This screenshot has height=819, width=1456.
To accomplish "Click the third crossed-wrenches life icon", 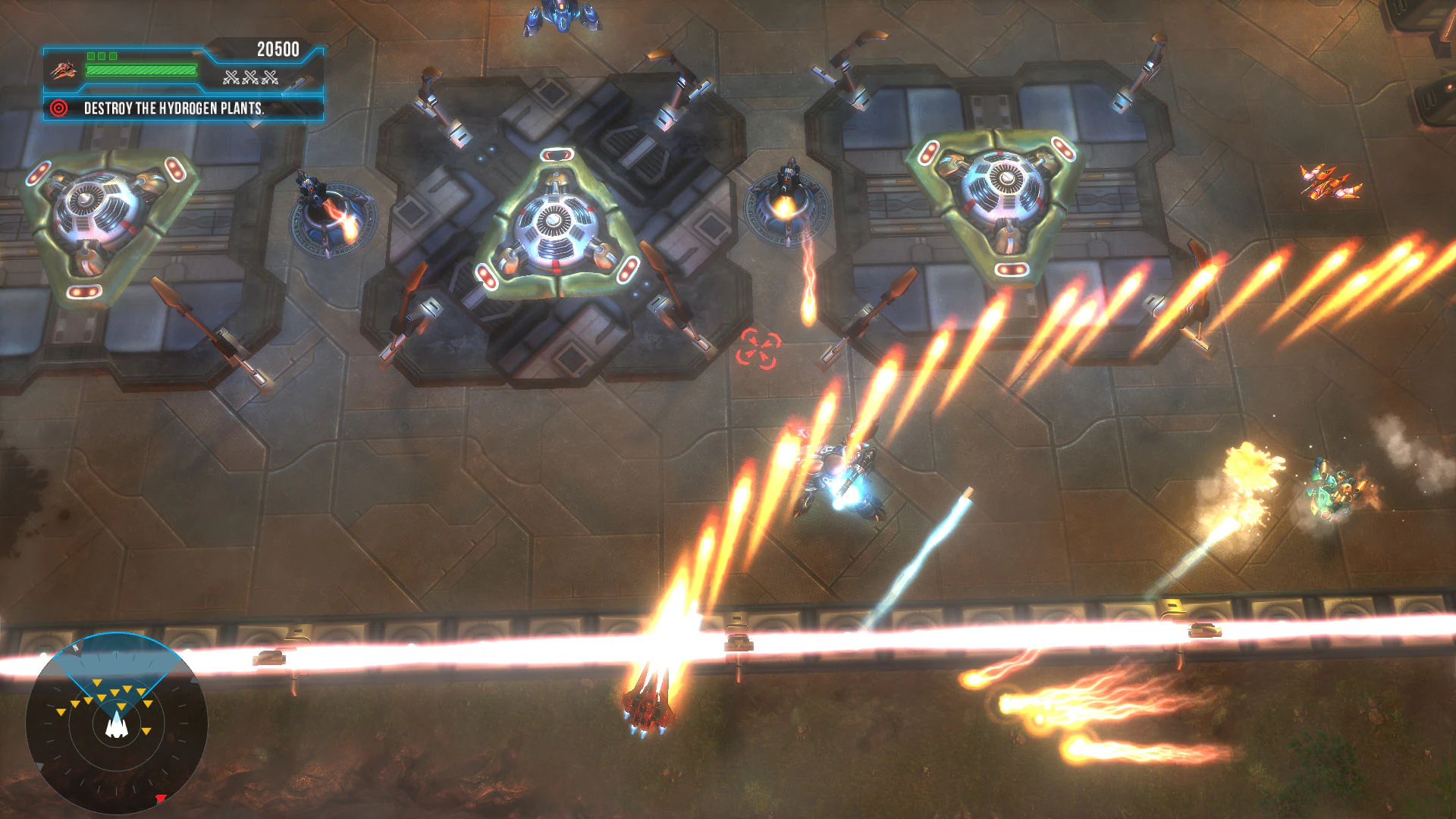I will point(269,77).
